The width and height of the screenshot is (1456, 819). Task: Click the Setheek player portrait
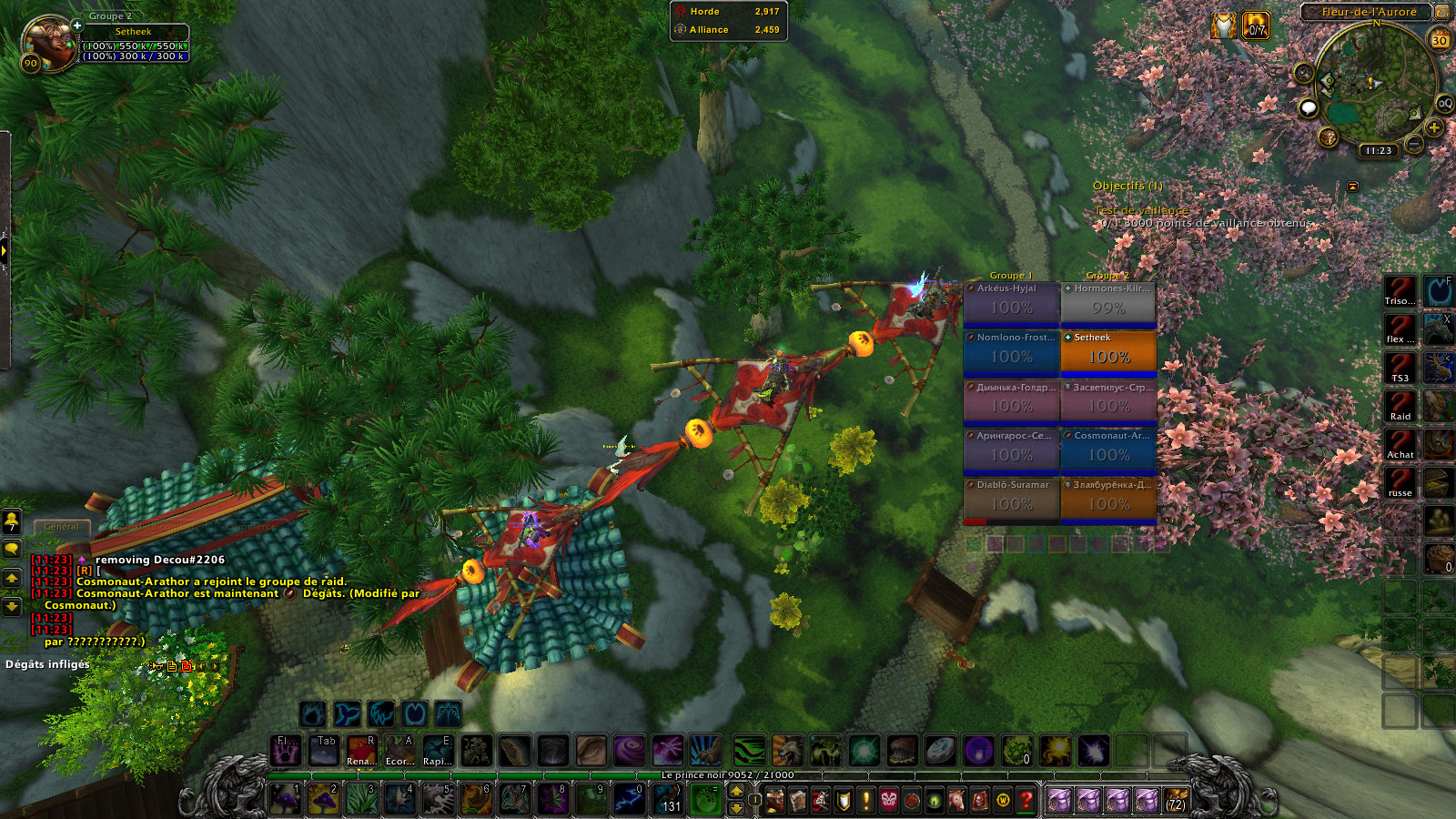[x=48, y=42]
